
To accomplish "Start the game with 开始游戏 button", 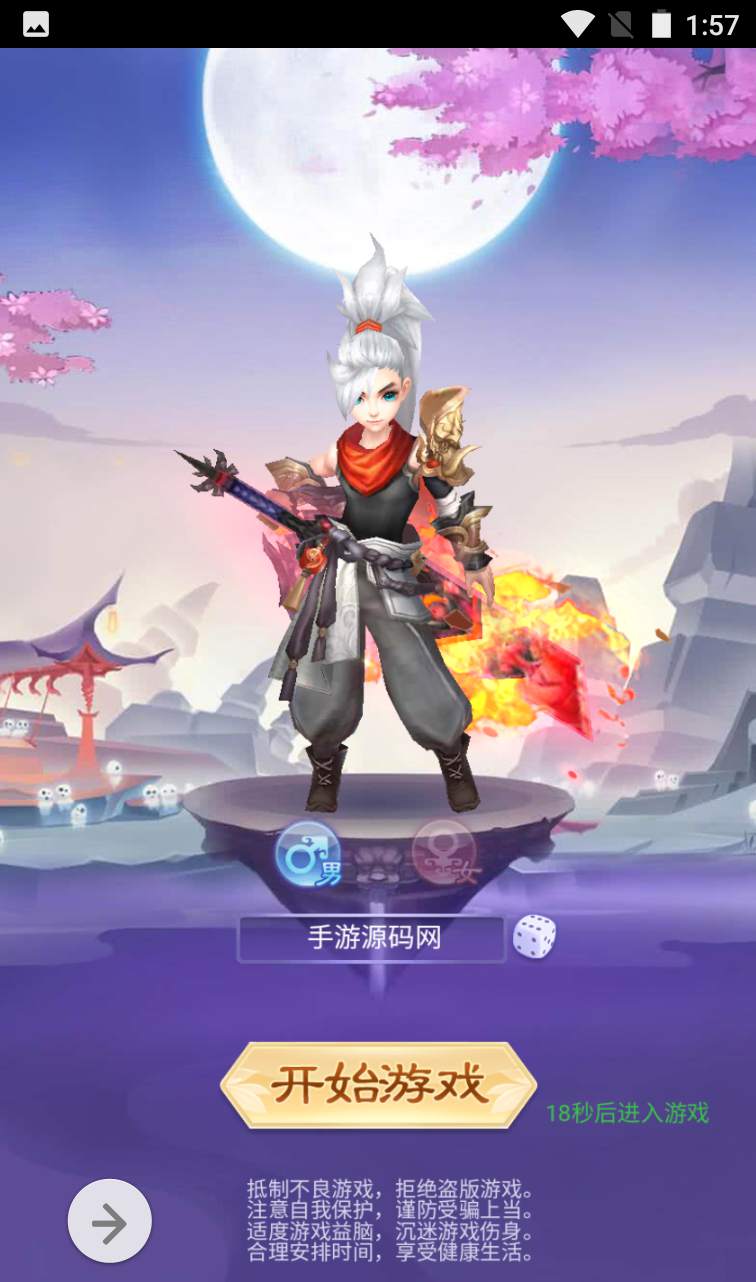I will click(x=378, y=1085).
